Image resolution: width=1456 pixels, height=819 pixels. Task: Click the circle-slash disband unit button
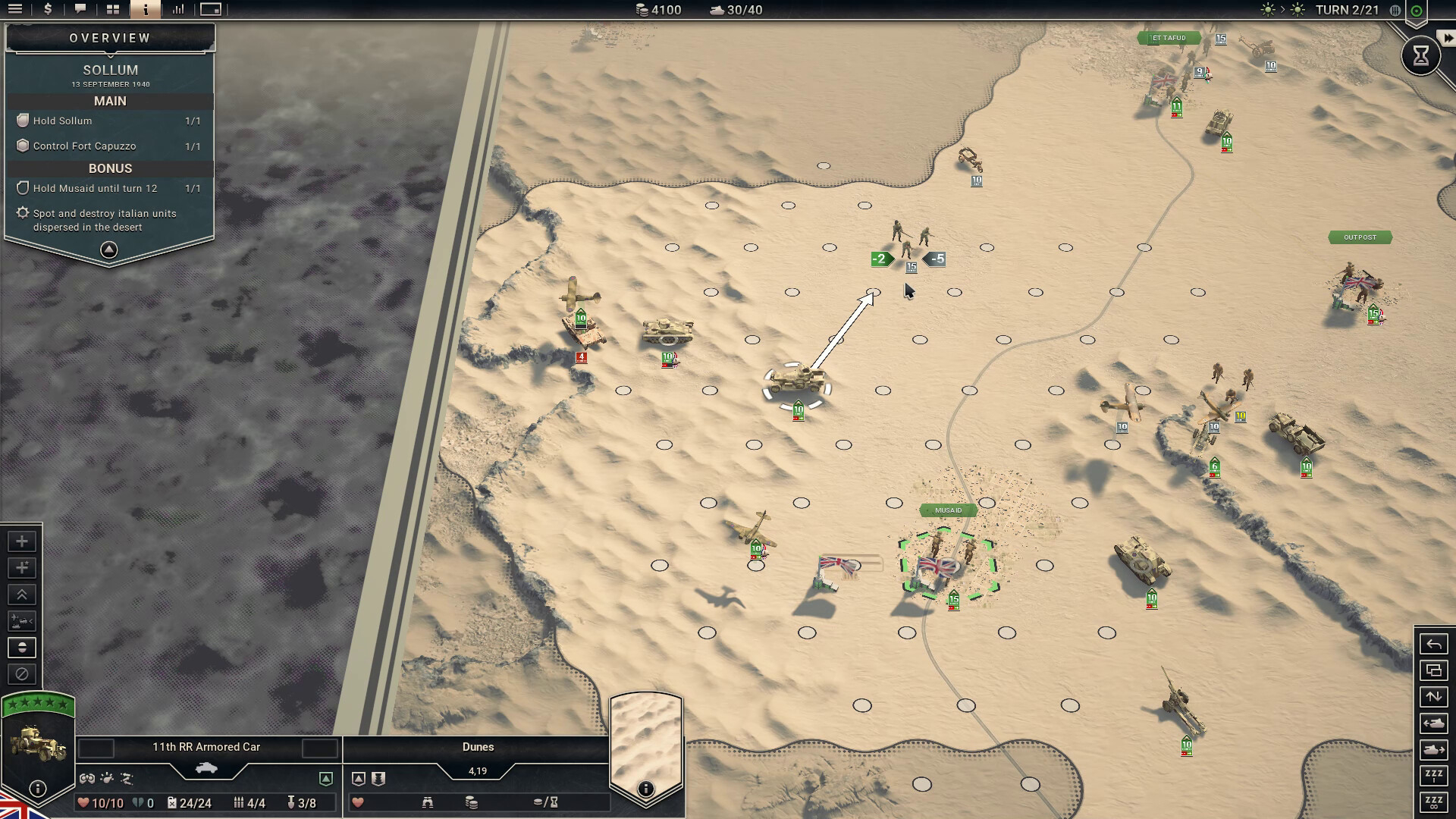pyautogui.click(x=22, y=674)
